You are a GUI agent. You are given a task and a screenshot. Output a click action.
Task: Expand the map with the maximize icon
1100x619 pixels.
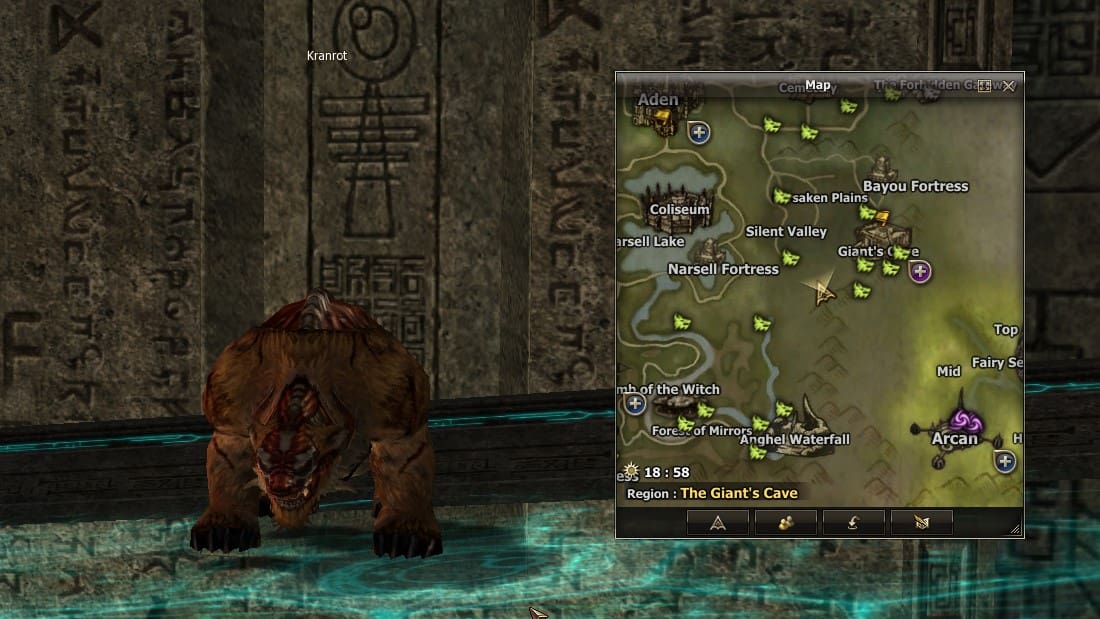[984, 86]
